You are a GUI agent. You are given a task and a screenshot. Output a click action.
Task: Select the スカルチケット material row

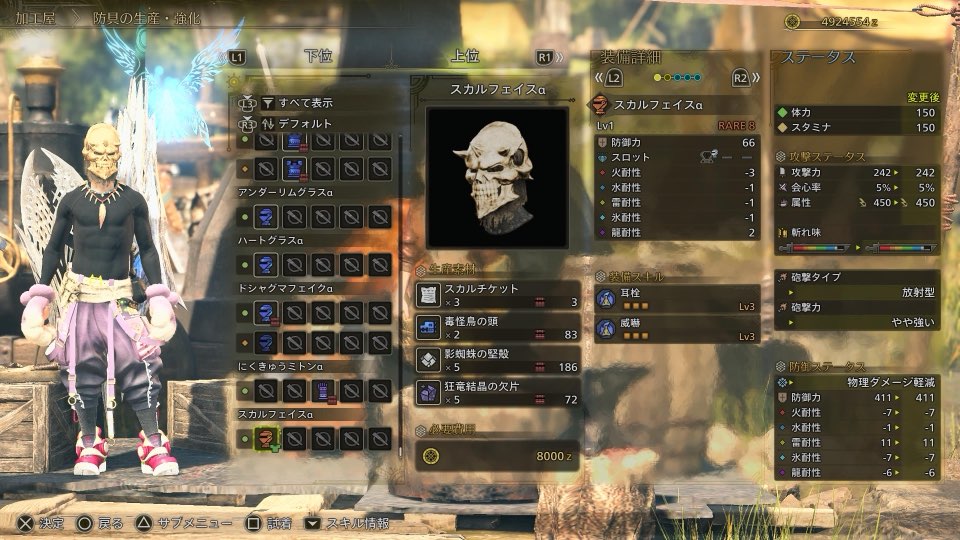point(497,295)
